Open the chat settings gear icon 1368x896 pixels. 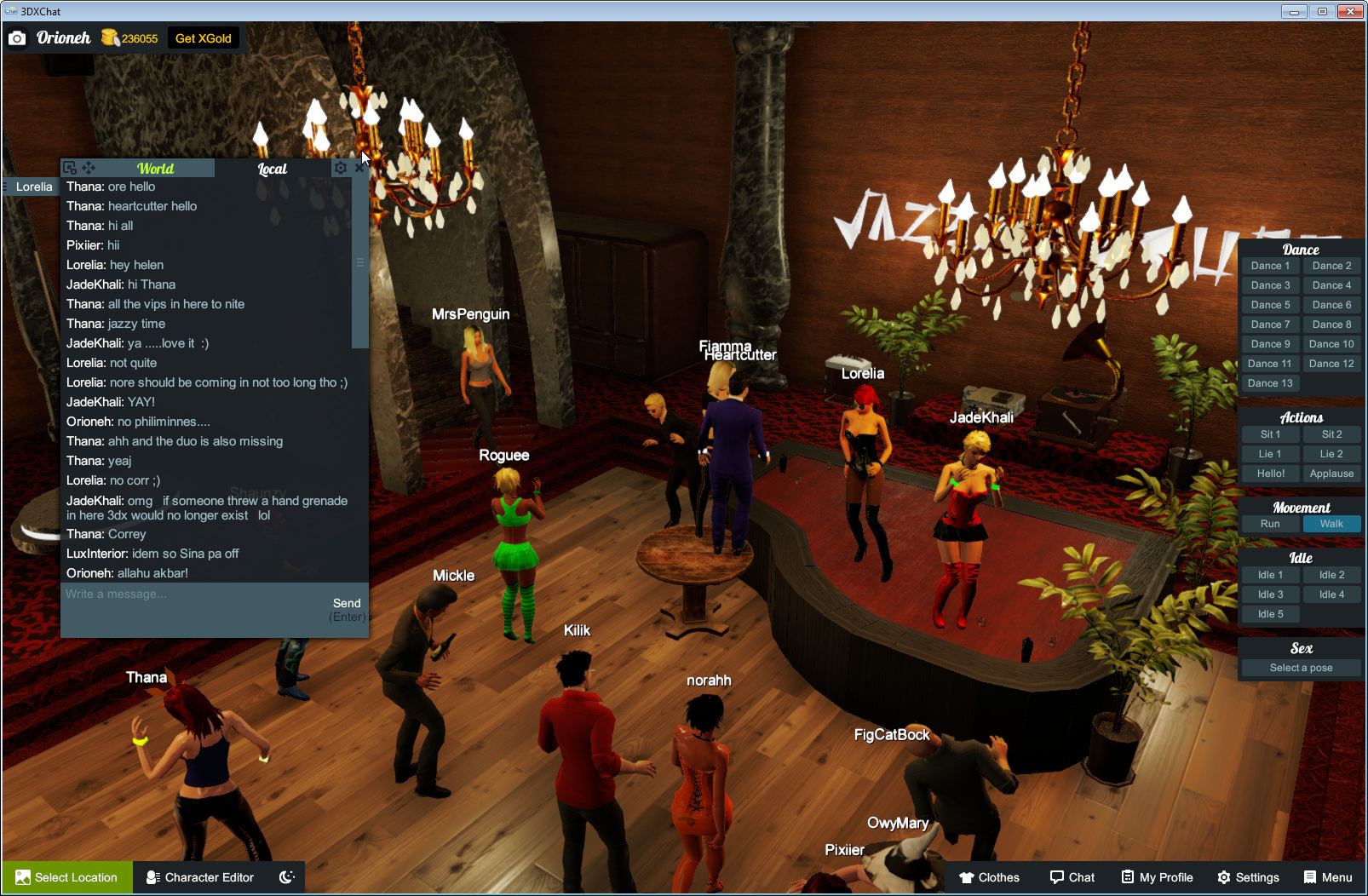(341, 167)
